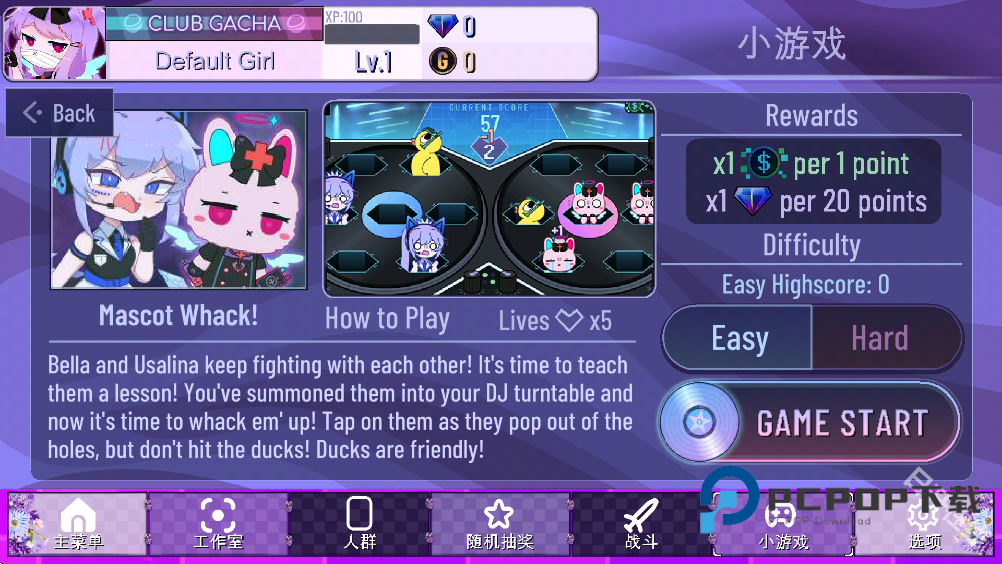Go to the 人群 tab
Image resolution: width=1002 pixels, height=564 pixels.
pyautogui.click(x=359, y=524)
